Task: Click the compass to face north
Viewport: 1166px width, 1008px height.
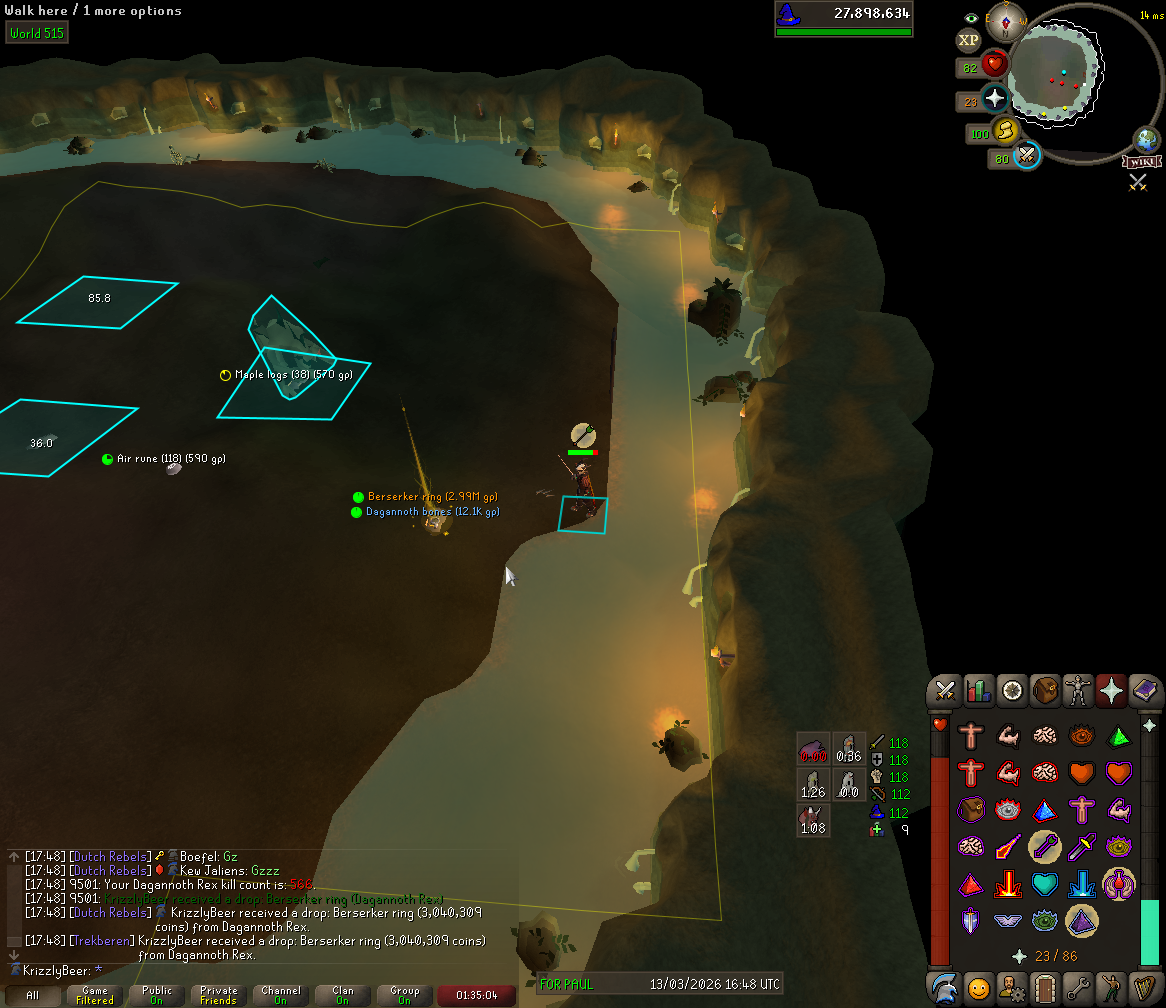Action: [1013, 18]
